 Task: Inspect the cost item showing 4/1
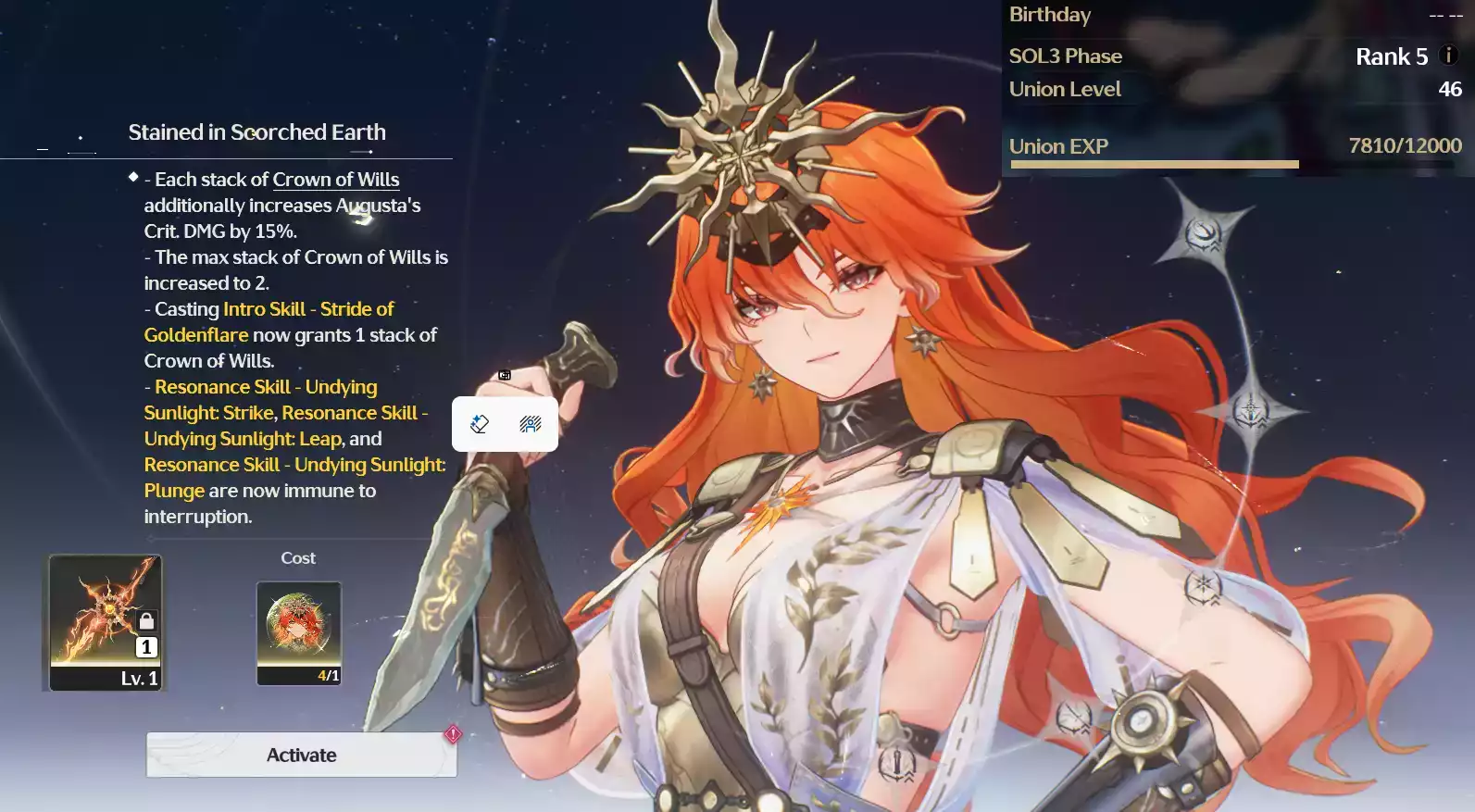pos(298,632)
